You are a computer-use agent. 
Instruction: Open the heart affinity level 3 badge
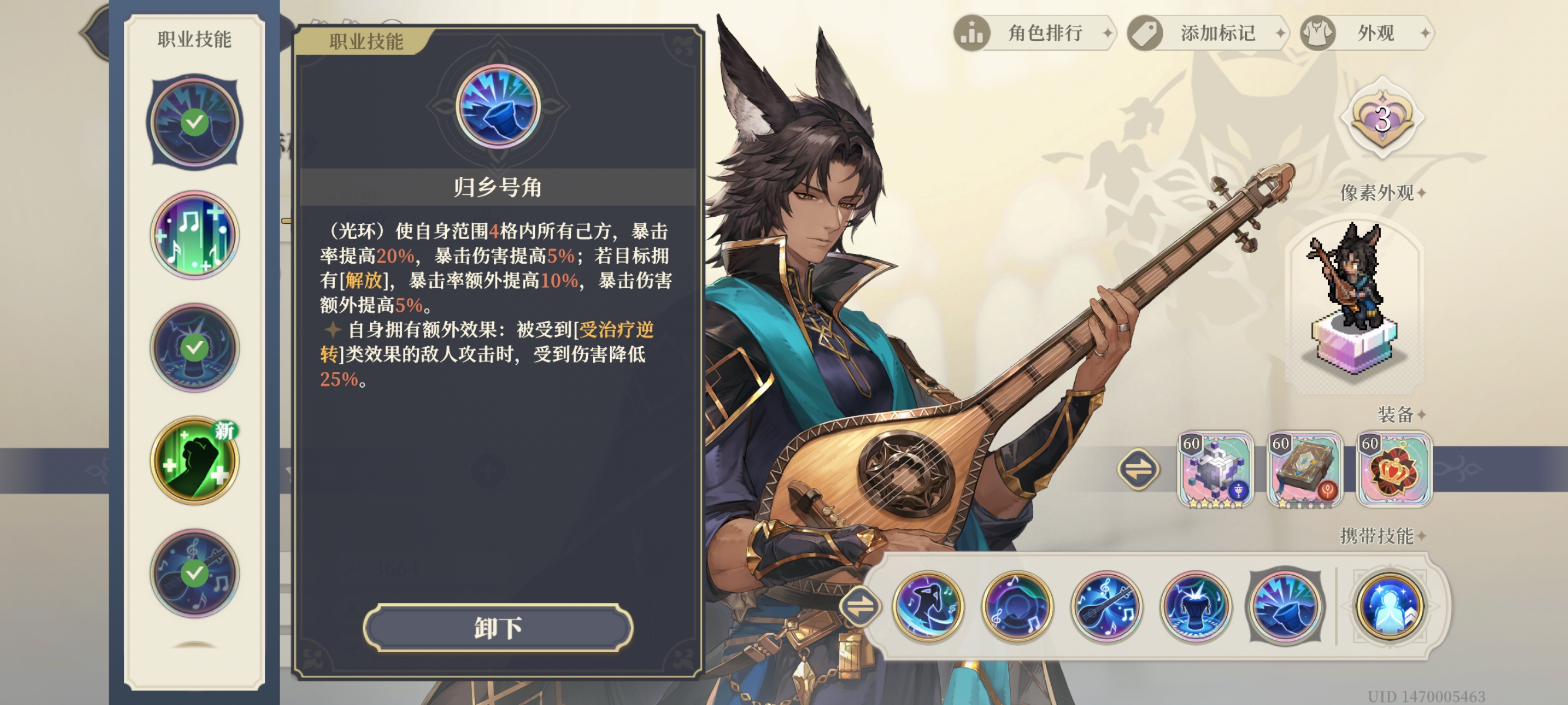(x=1382, y=118)
